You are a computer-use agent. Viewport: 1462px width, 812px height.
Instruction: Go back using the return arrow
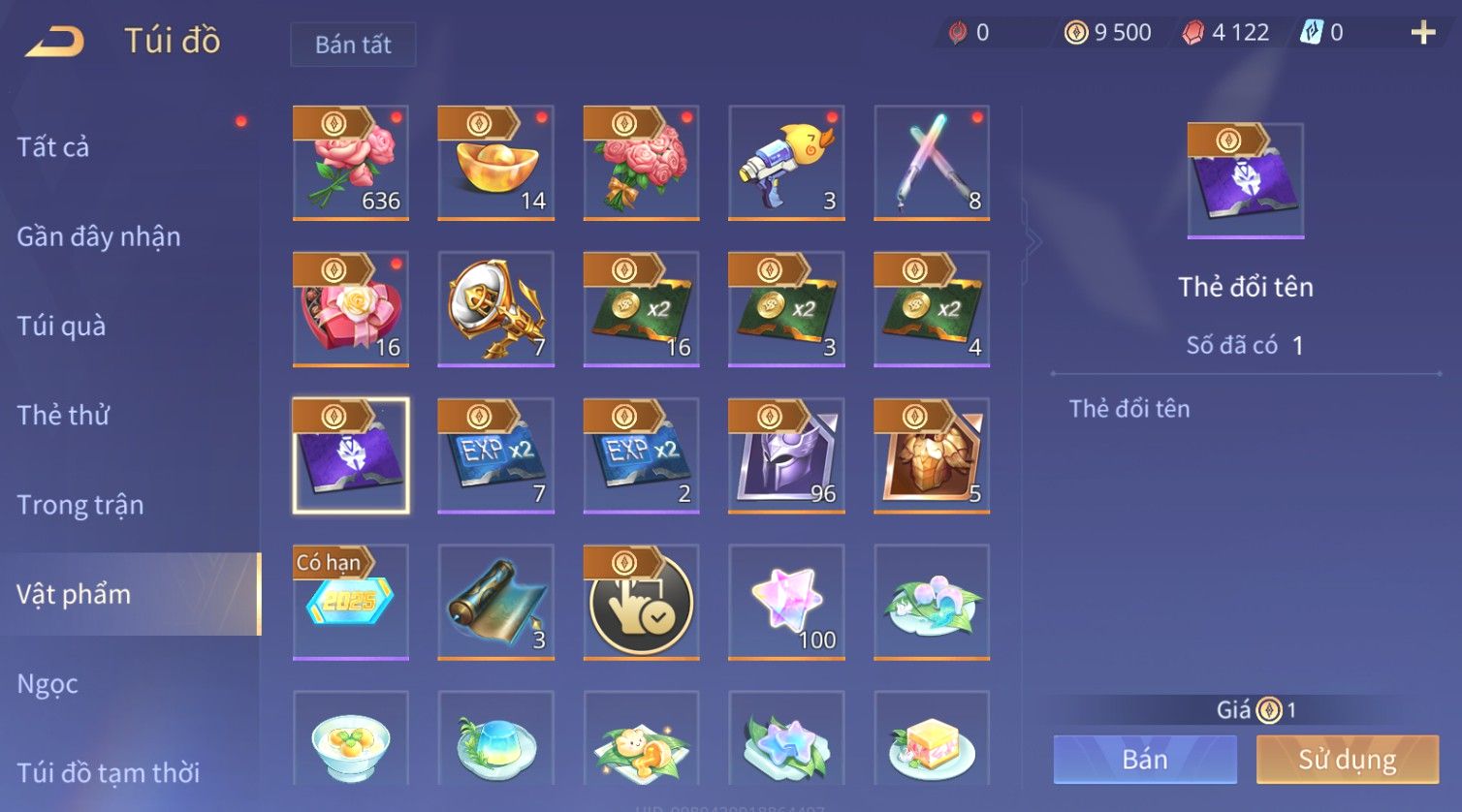(54, 42)
